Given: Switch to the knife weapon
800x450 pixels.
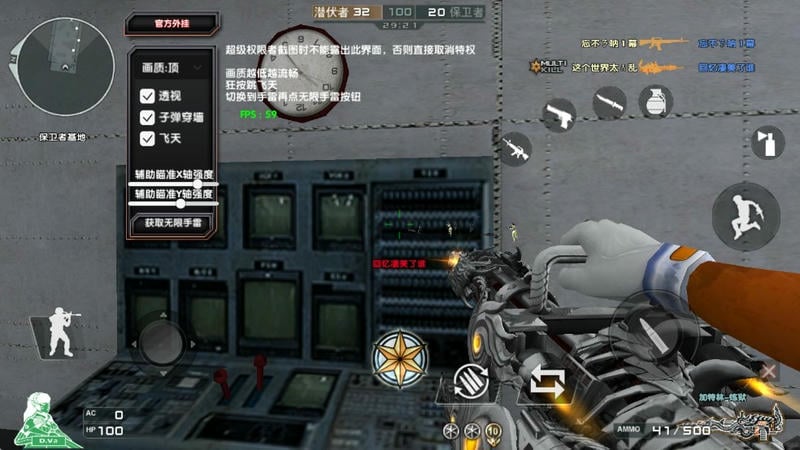Looking at the screenshot, I should [609, 102].
